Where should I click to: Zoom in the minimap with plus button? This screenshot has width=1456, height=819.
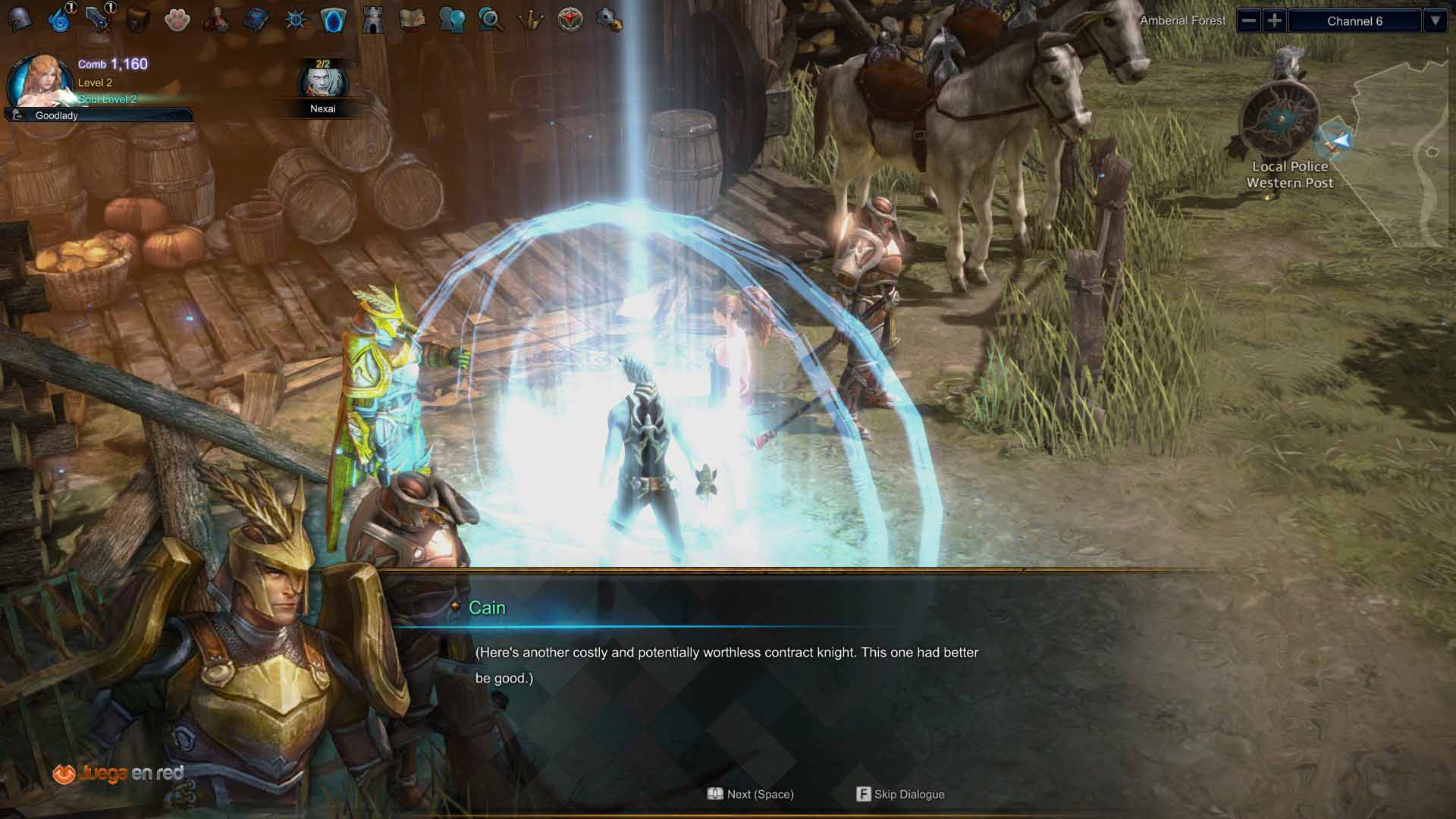1275,20
